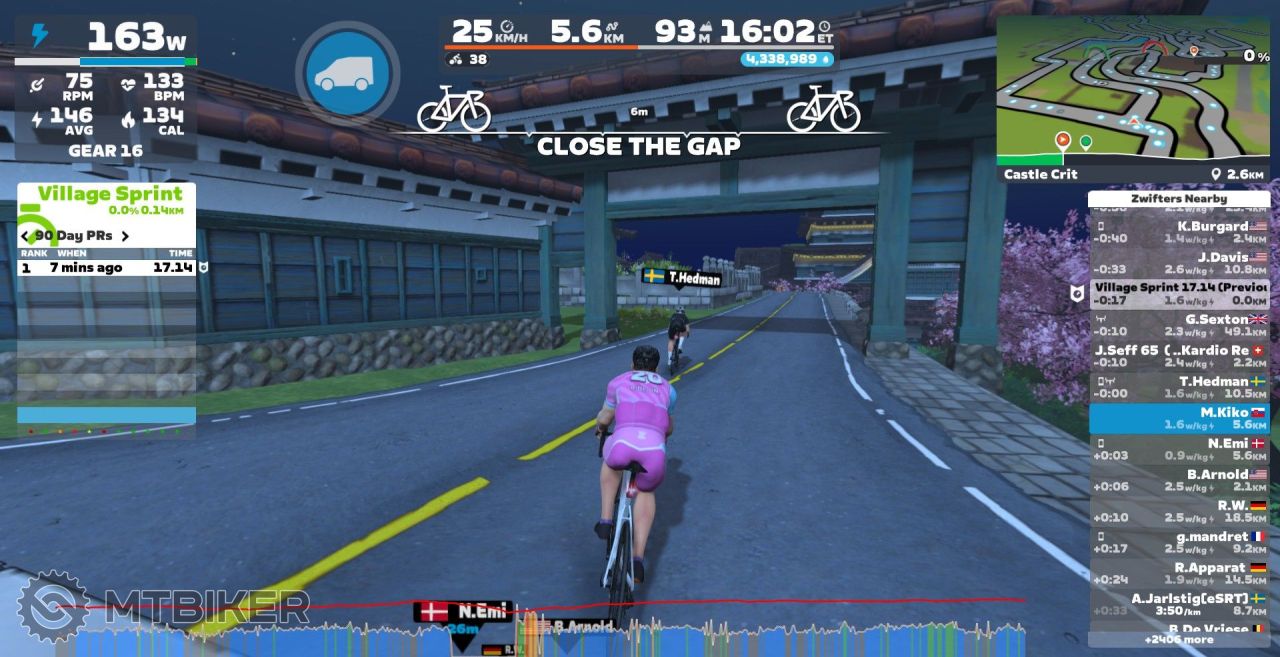The image size is (1280, 657).
Task: Show previous leaderboard with left arrow by 90 Day PRs
Action: 25,237
